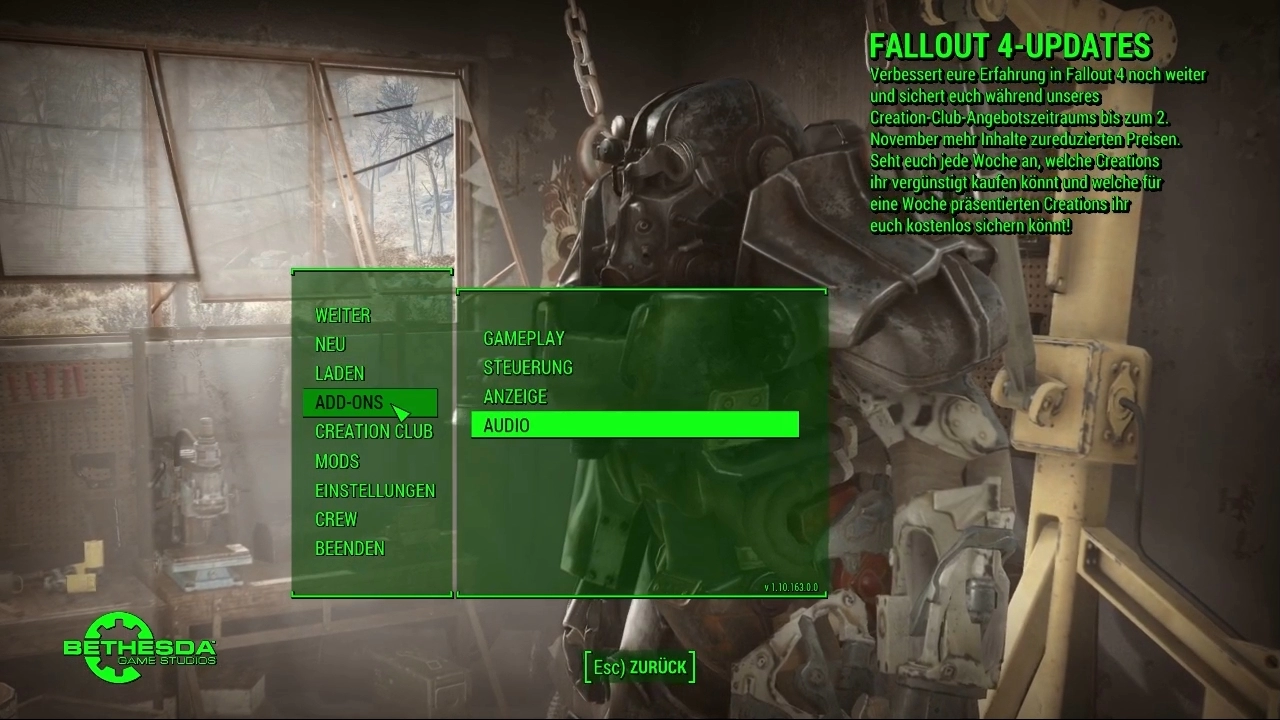Viewport: 1280px width, 720px height.
Task: Select WEITER to continue the game
Action: (343, 315)
